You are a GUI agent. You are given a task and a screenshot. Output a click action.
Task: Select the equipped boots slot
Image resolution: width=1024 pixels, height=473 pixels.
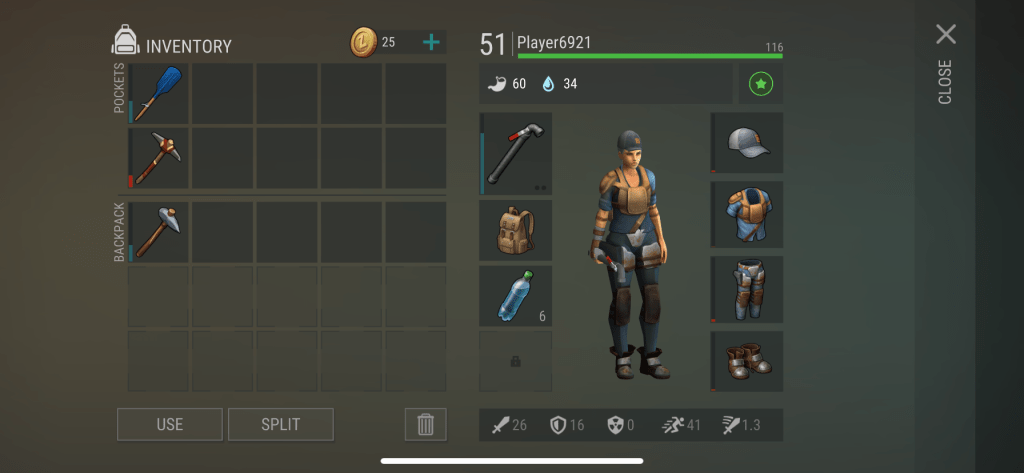(x=747, y=361)
